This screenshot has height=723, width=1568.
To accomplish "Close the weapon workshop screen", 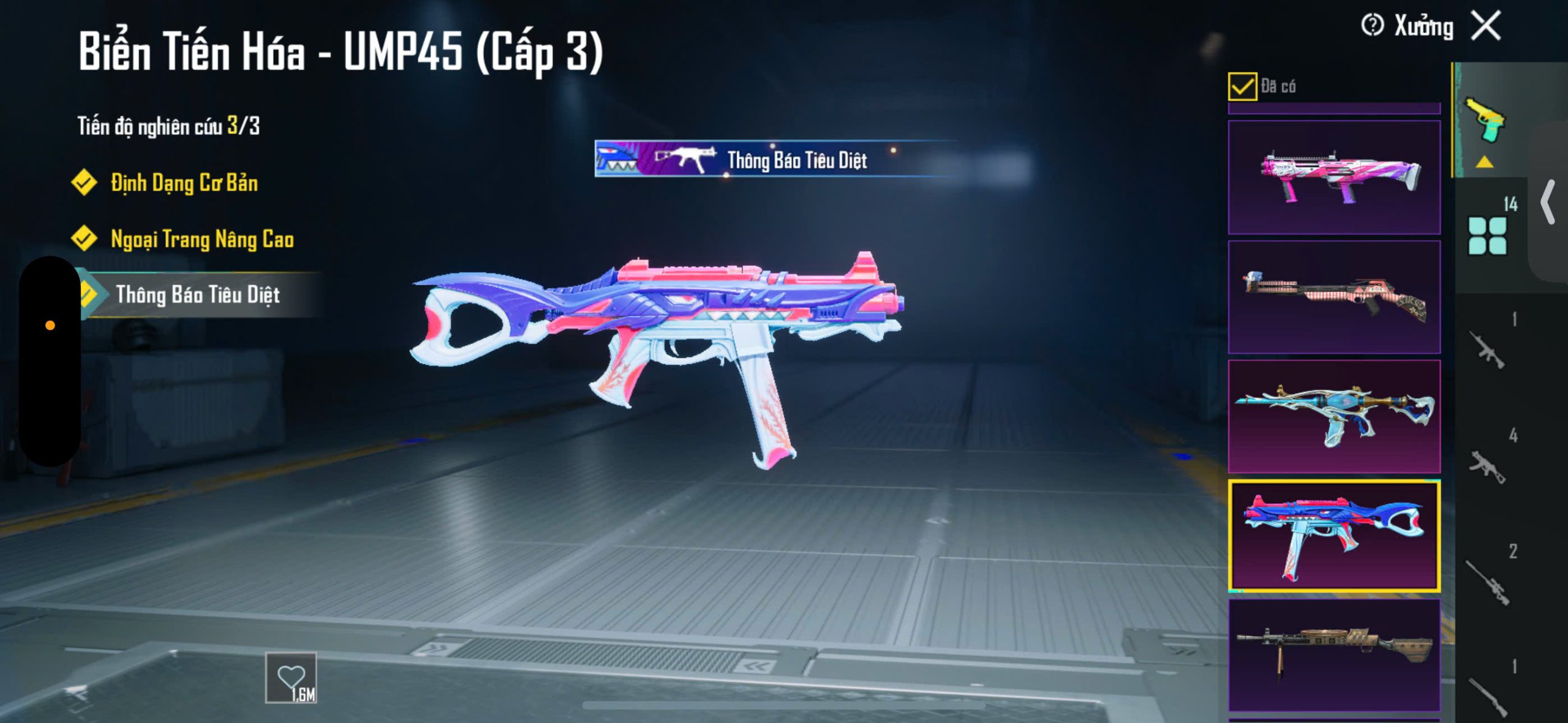I will coord(1486,26).
